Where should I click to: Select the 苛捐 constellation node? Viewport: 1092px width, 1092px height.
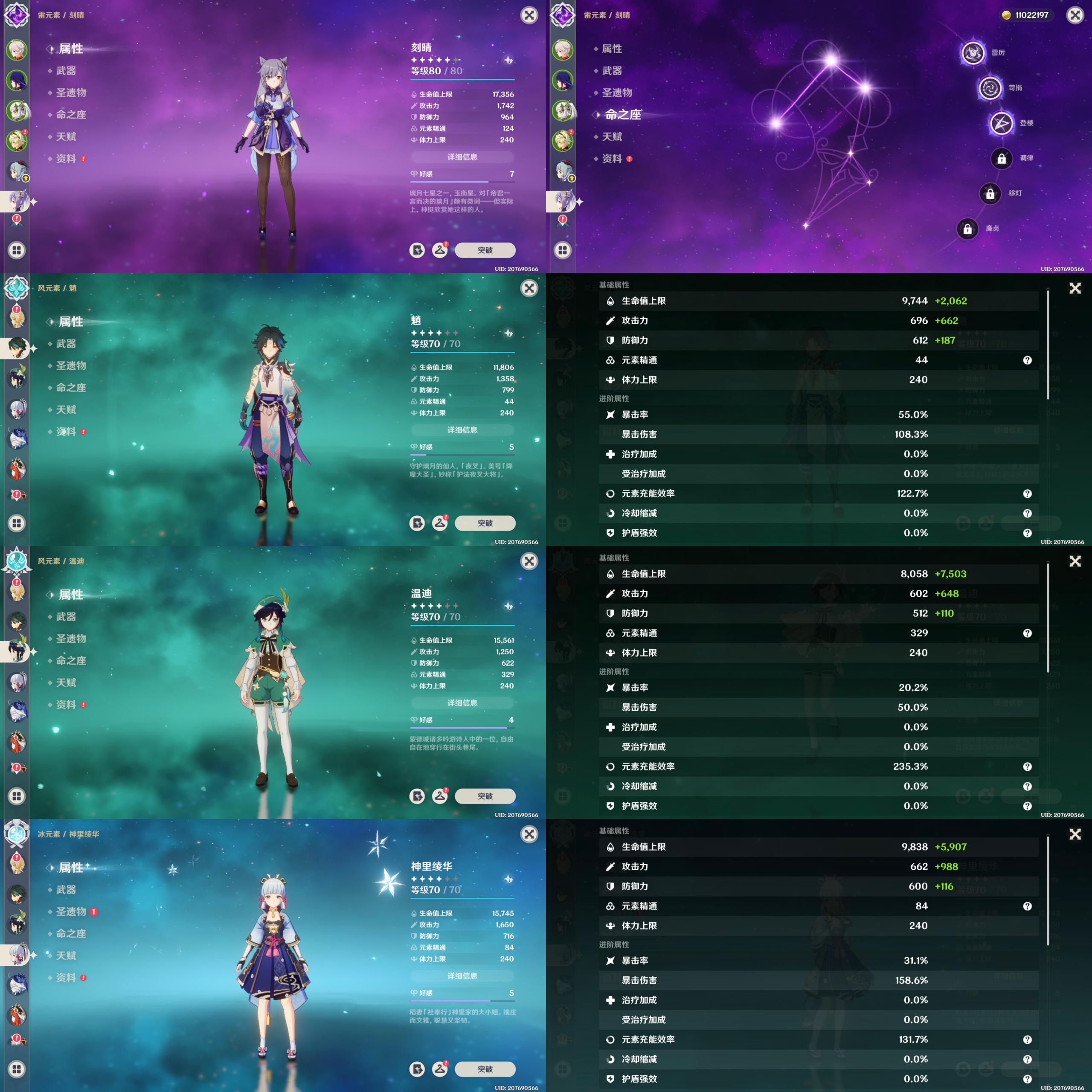990,88
